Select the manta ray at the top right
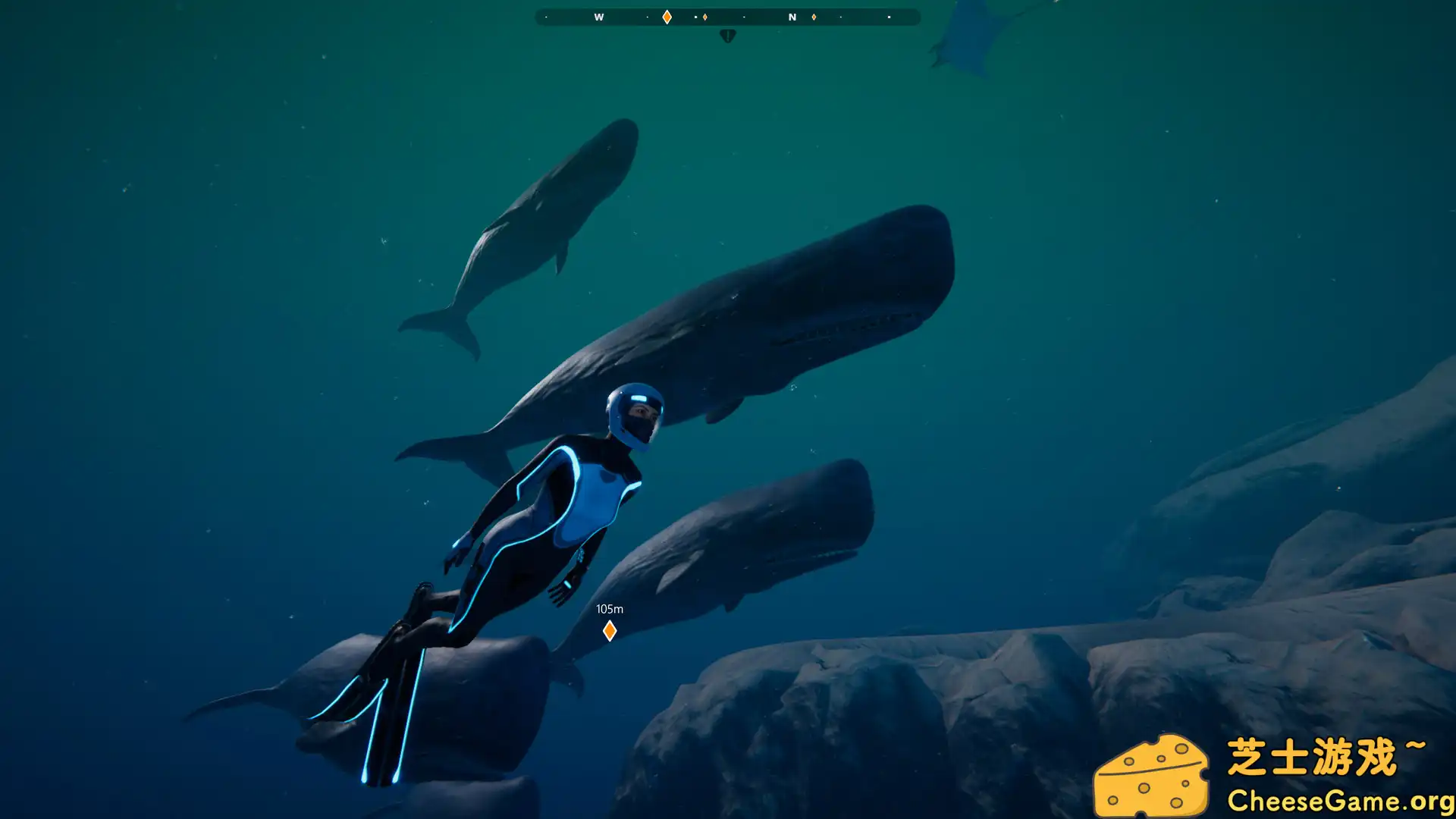The width and height of the screenshot is (1456, 819). tap(967, 42)
